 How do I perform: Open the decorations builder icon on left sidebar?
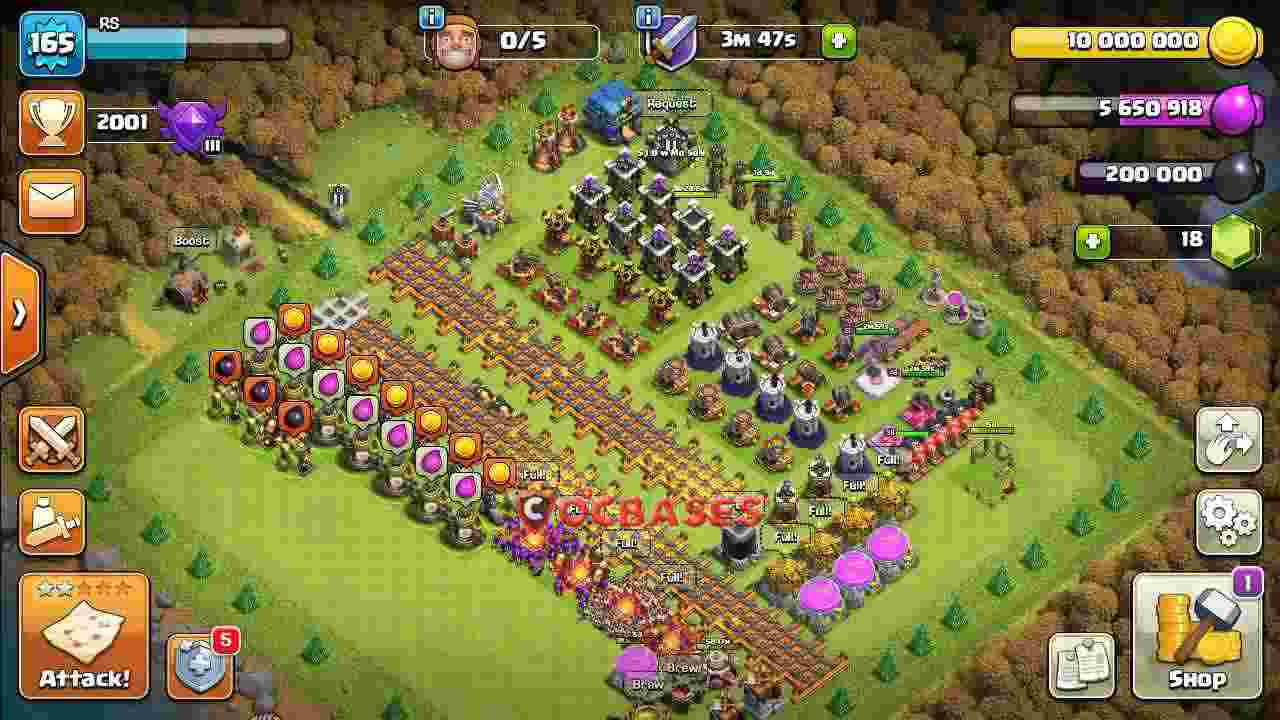pyautogui.click(x=50, y=523)
